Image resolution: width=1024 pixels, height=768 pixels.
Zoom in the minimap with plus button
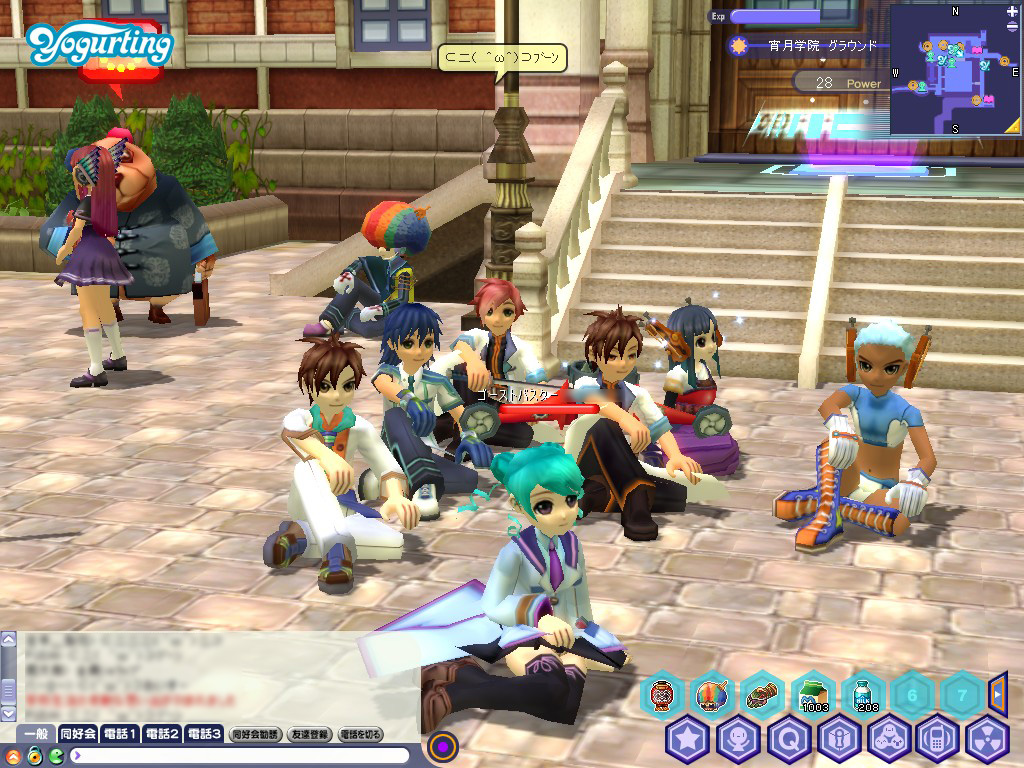pos(1013,13)
